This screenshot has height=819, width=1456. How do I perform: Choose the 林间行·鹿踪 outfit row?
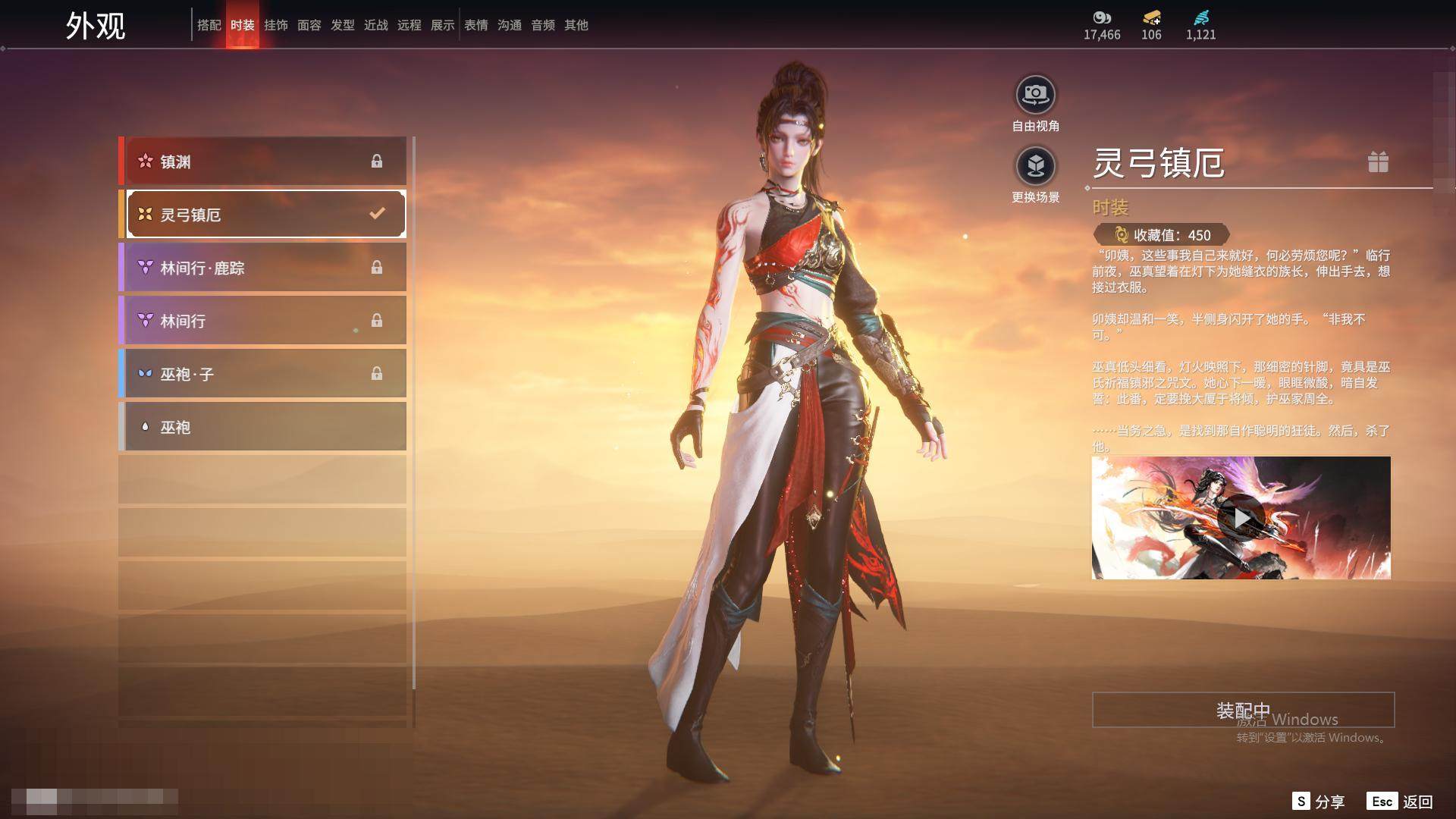coord(264,268)
